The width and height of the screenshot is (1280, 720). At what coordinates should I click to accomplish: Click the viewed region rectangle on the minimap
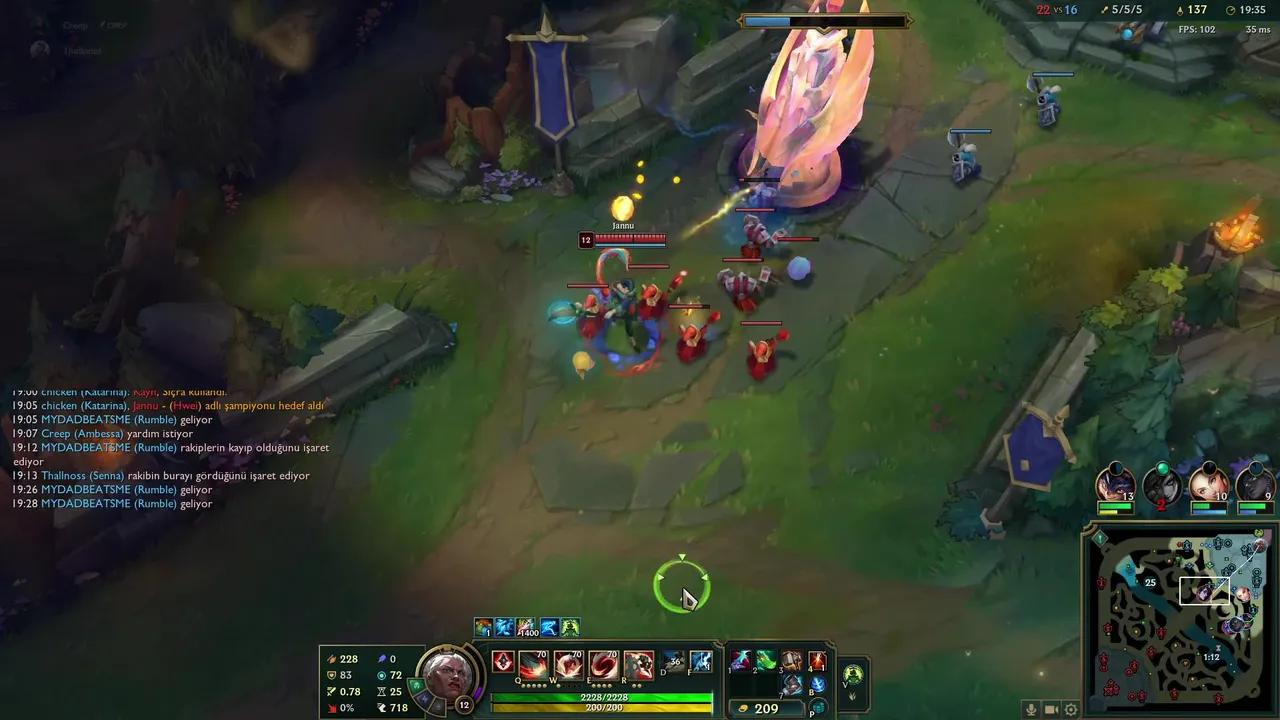tap(1206, 589)
